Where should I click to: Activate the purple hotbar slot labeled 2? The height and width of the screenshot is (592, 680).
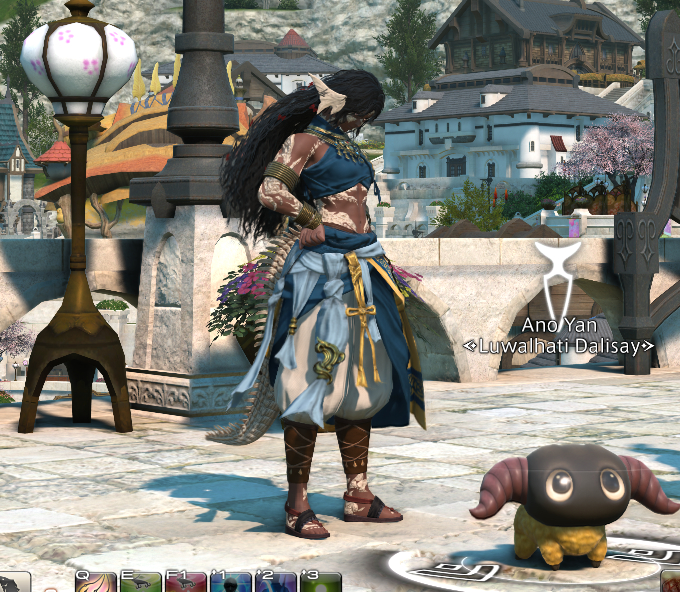pos(276,582)
